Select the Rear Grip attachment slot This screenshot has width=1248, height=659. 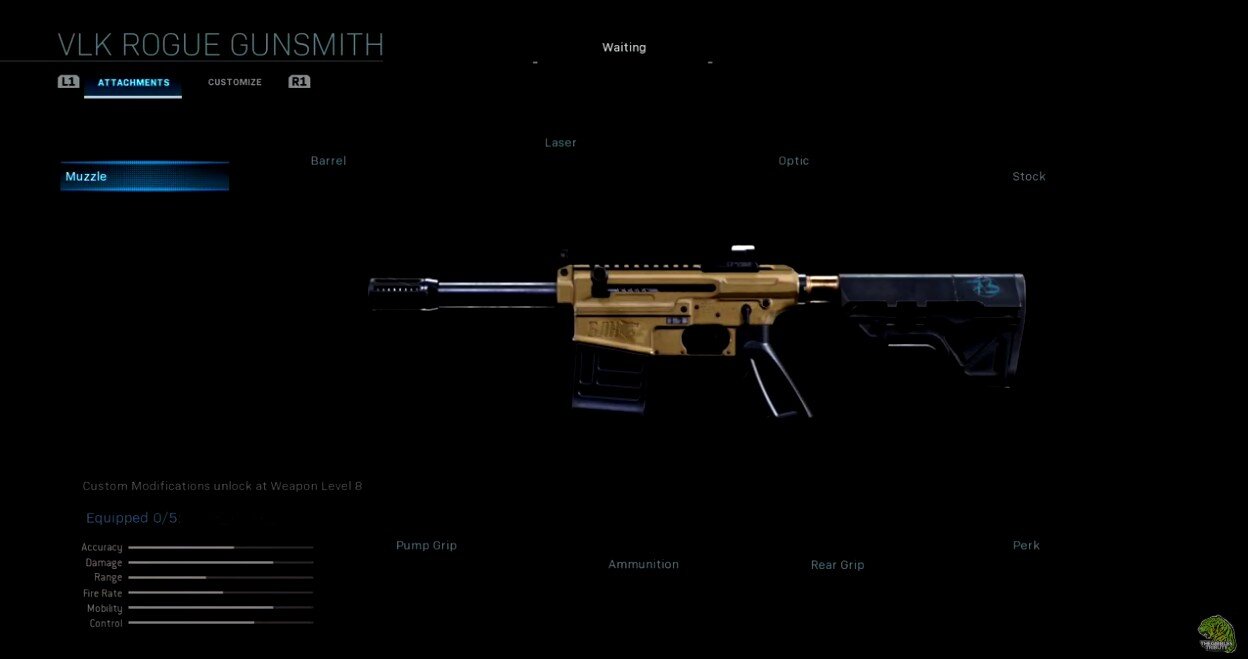[x=837, y=565]
